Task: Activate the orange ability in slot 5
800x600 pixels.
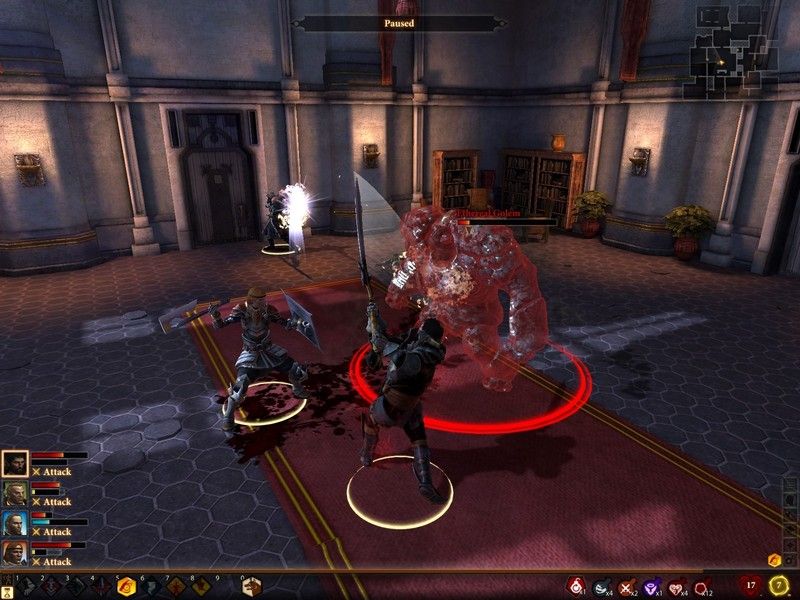Action: click(x=126, y=587)
